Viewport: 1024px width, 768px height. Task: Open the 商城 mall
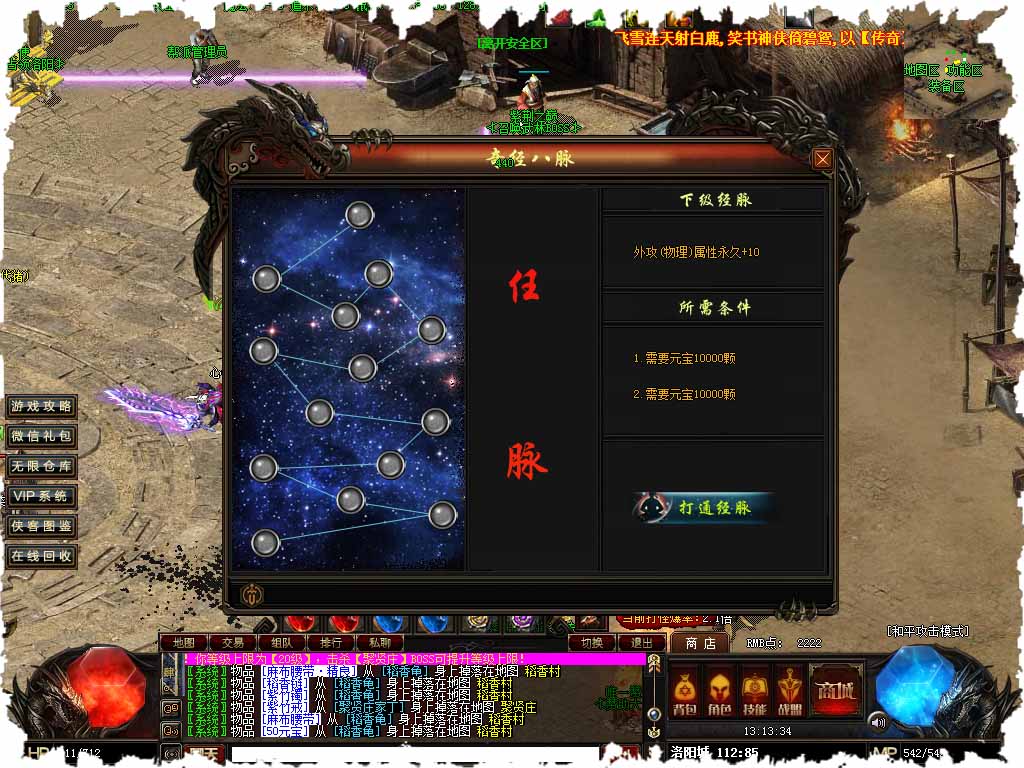tap(836, 690)
